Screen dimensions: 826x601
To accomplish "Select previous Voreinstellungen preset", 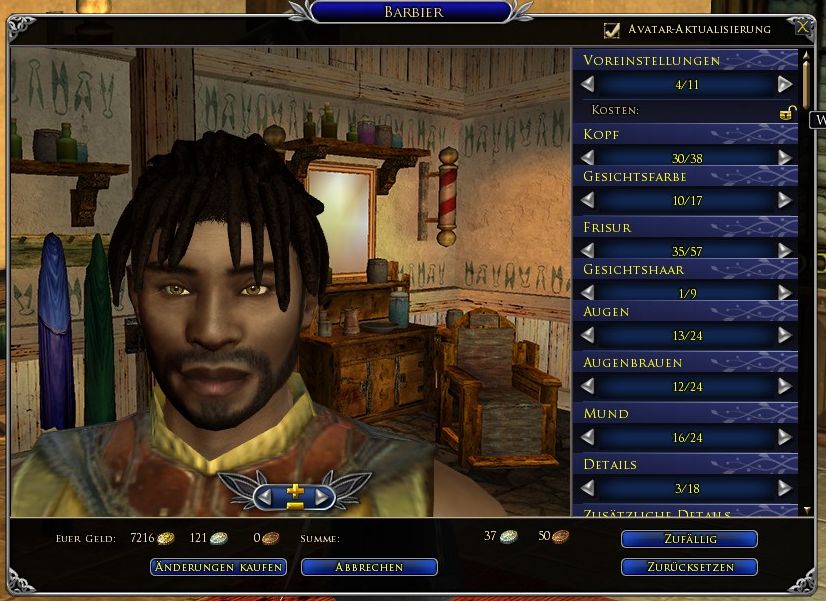I will tap(588, 85).
